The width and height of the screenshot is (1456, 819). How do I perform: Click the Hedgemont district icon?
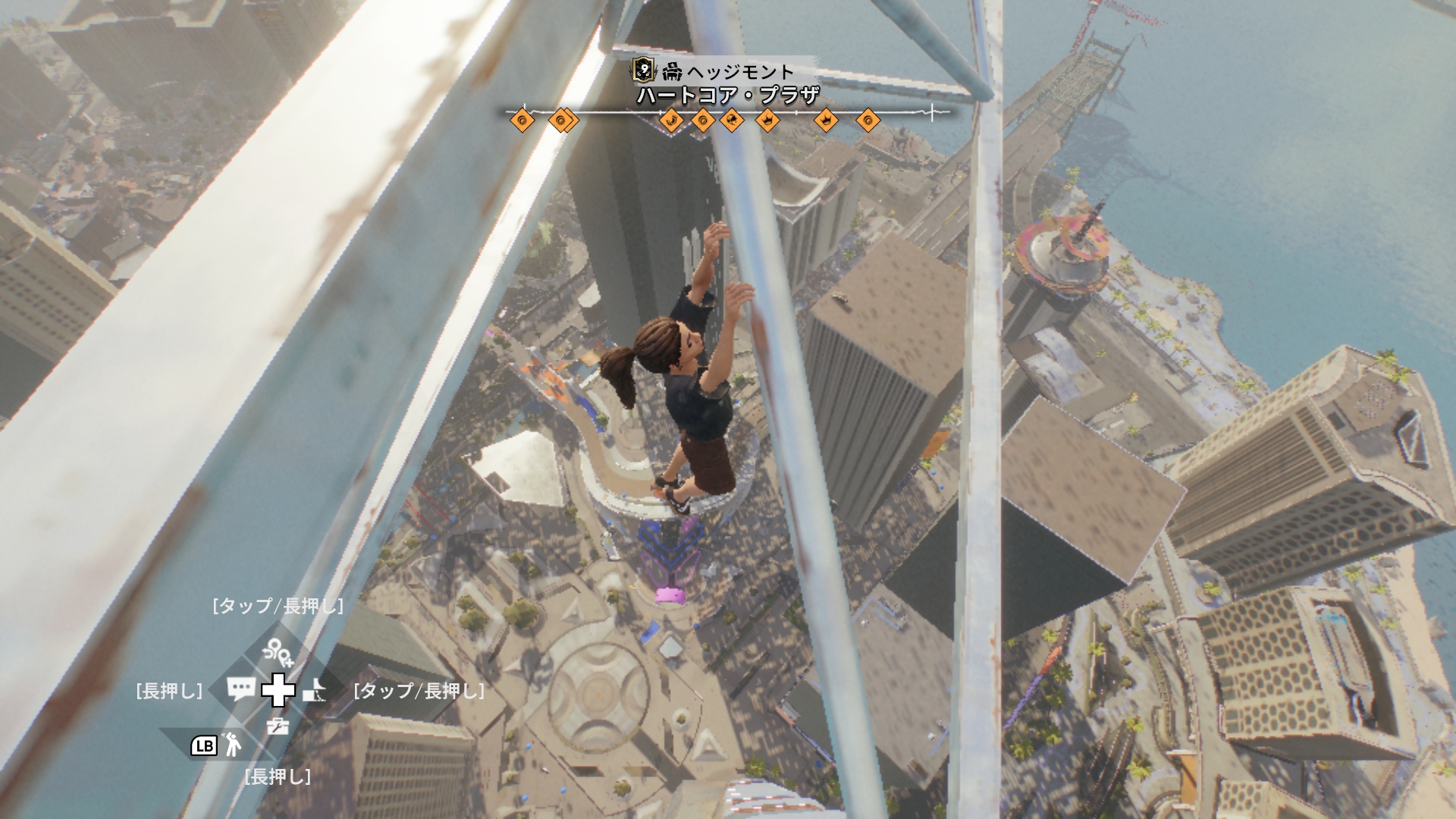pyautogui.click(x=672, y=72)
